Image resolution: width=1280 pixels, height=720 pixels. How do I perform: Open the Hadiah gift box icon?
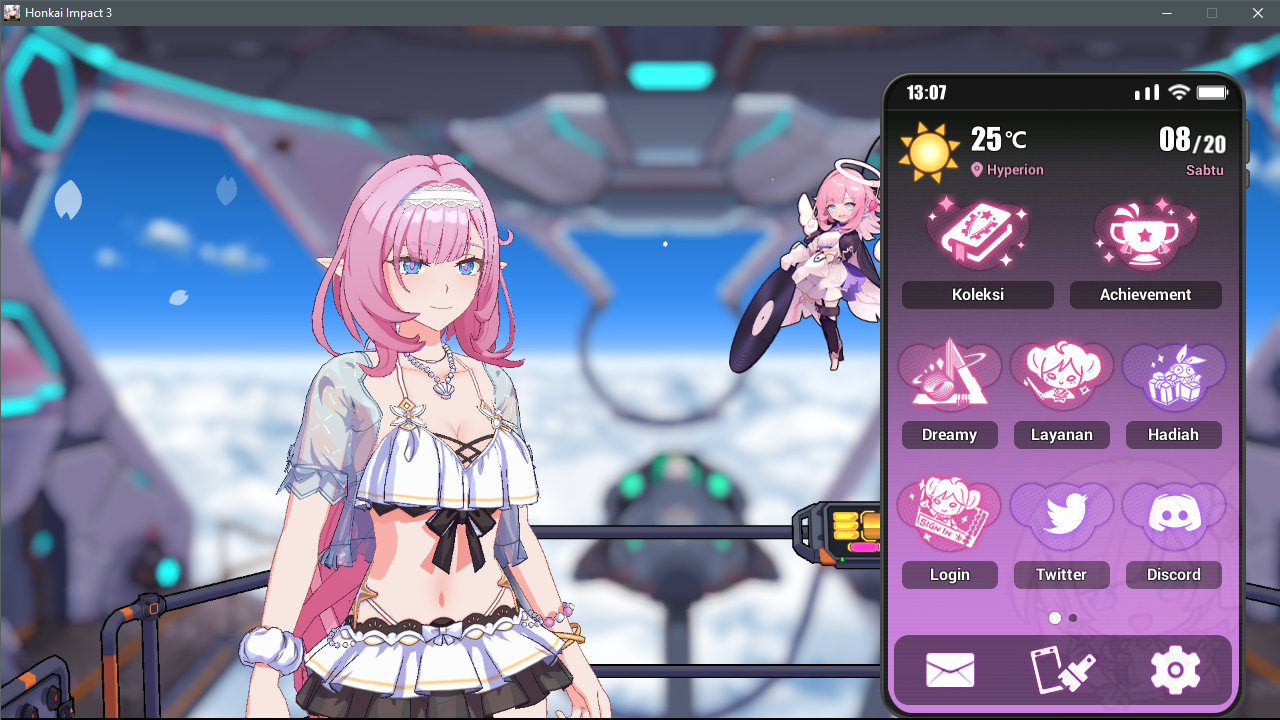pyautogui.click(x=1173, y=373)
